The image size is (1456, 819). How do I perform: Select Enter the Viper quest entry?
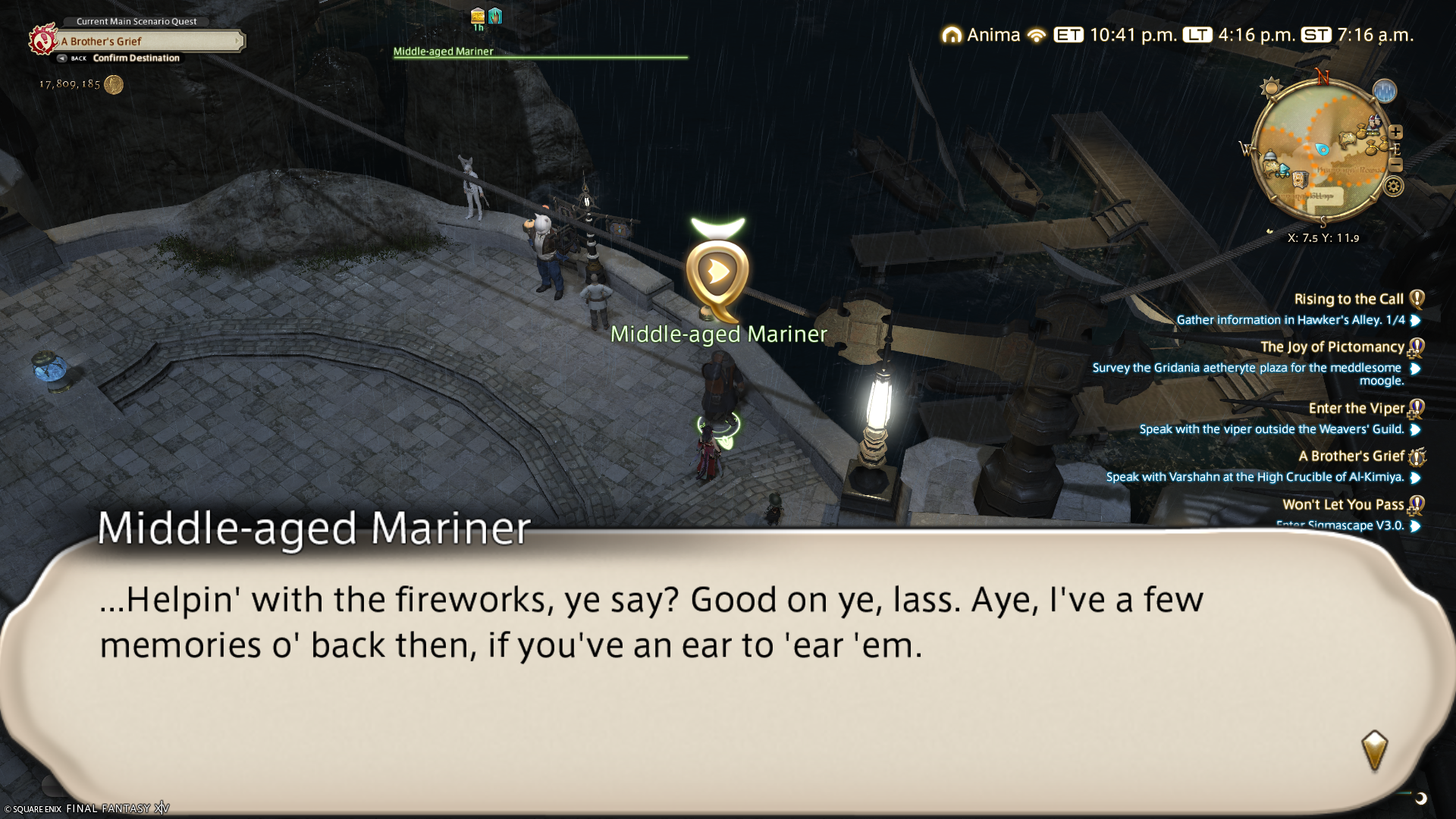click(1356, 408)
